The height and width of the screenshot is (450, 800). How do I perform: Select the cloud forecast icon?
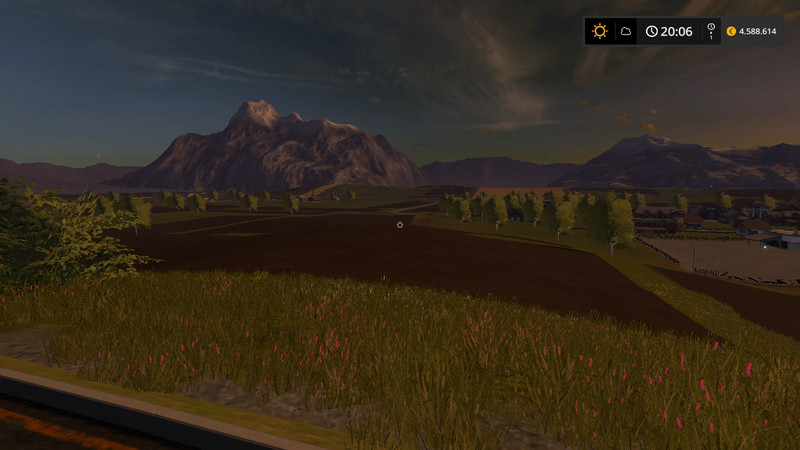(626, 31)
